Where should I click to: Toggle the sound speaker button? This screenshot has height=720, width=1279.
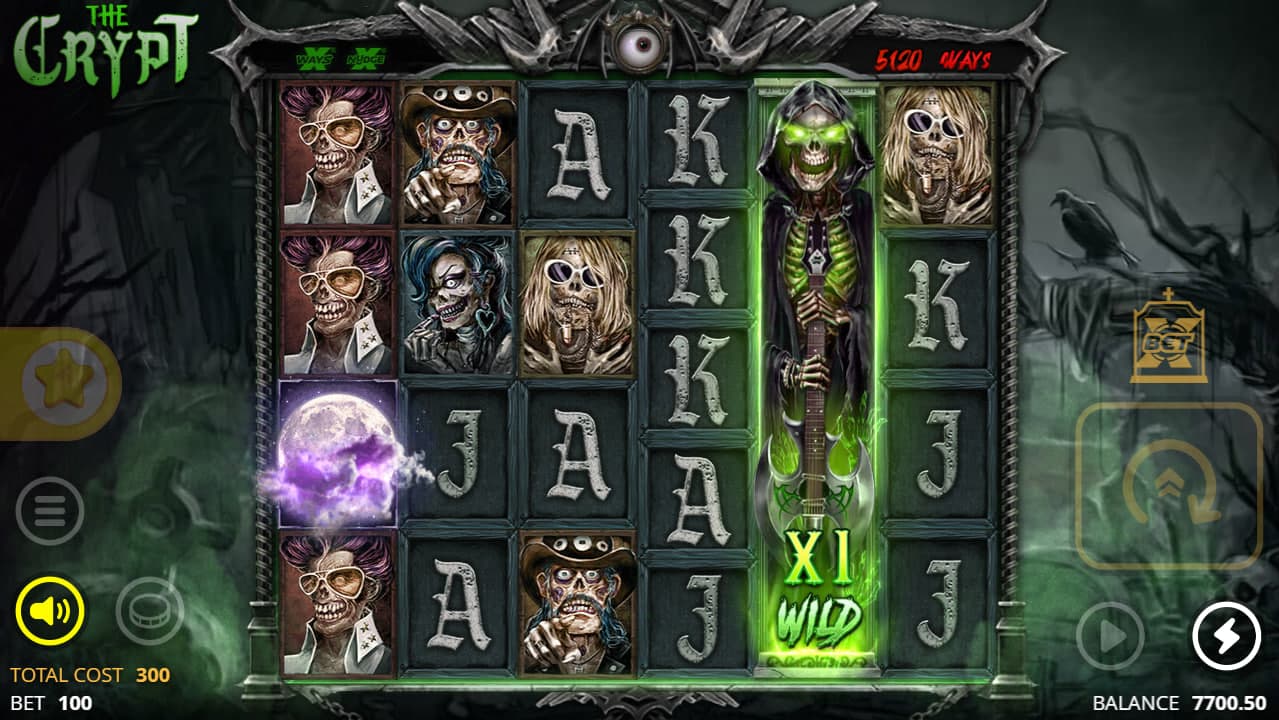point(50,609)
